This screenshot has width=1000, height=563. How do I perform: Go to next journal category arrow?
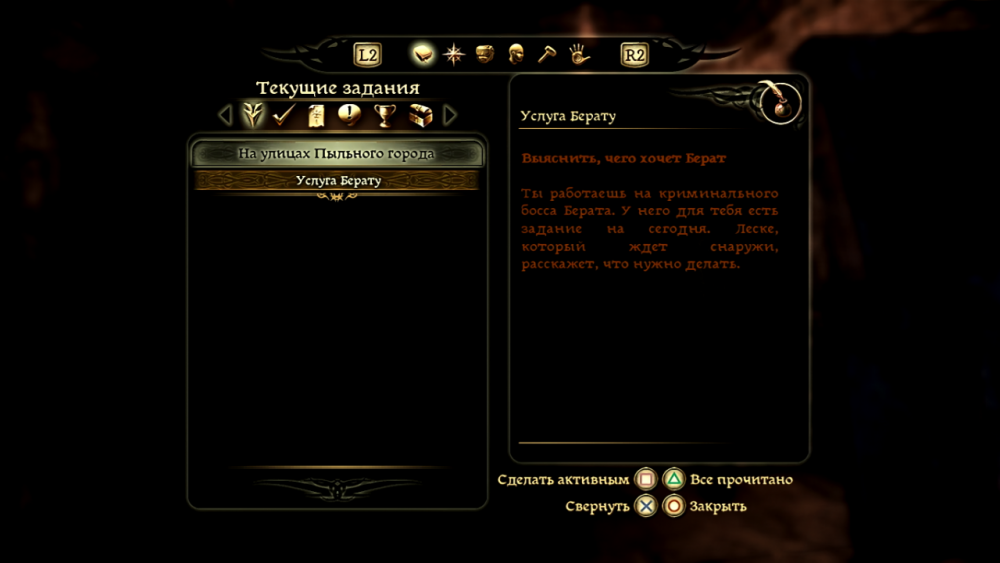point(450,115)
